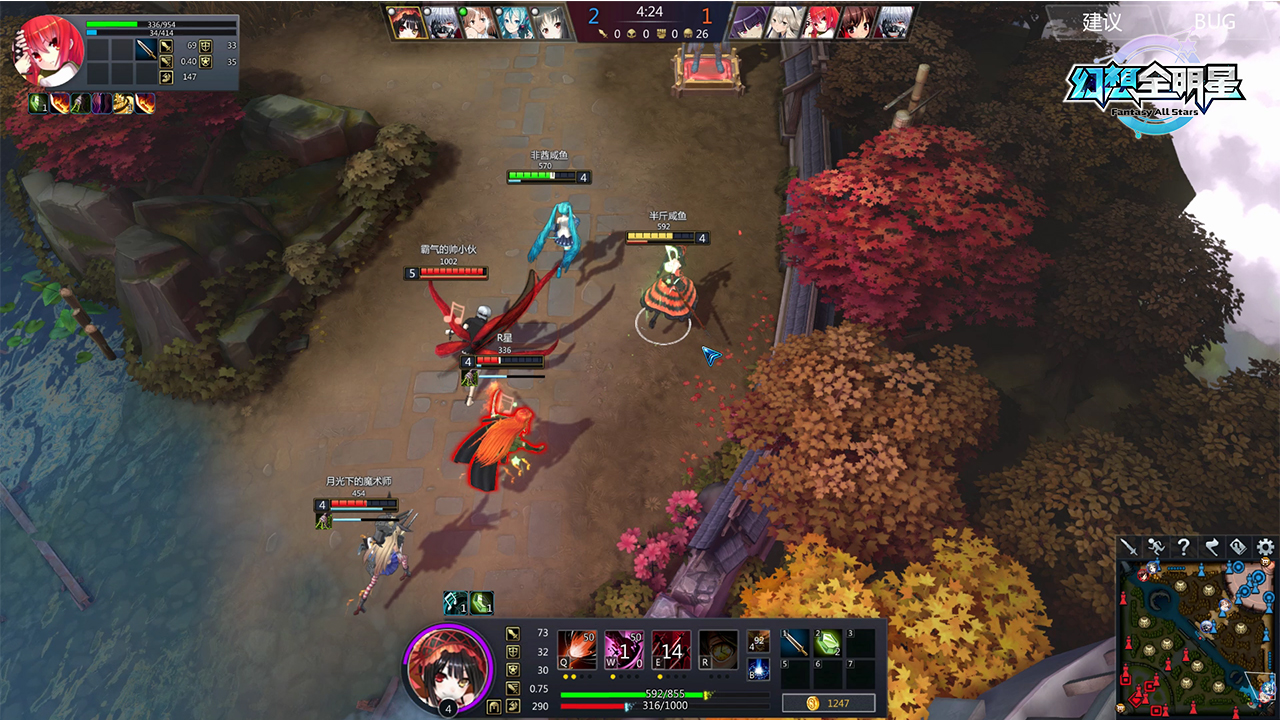Screen dimensions: 1280x720
Task: Open settings with the gear icon
Action: pos(1266,547)
